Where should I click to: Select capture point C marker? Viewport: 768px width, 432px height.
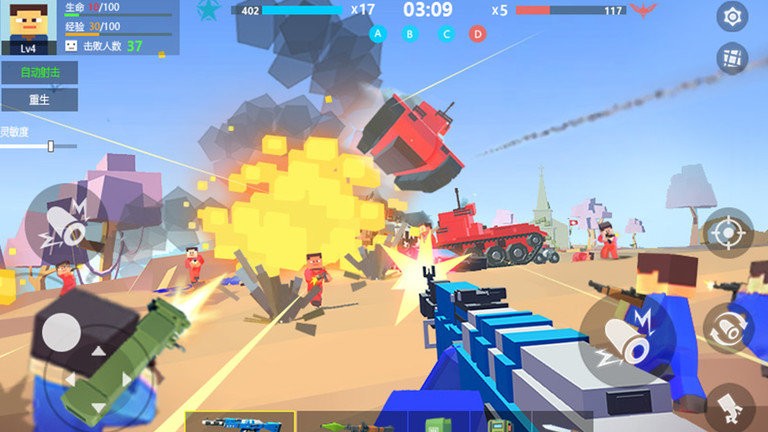click(x=446, y=34)
